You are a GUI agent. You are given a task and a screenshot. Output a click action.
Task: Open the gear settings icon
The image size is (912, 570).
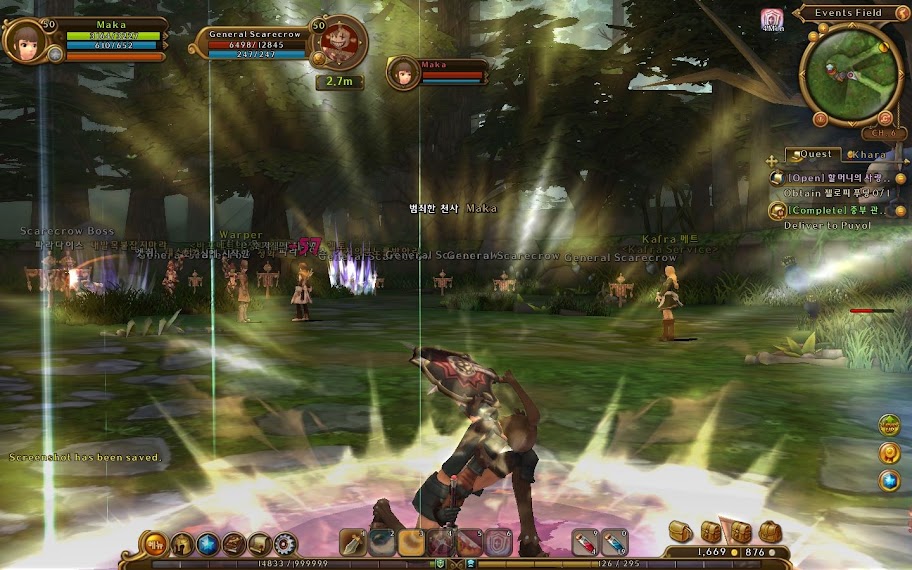[286, 544]
